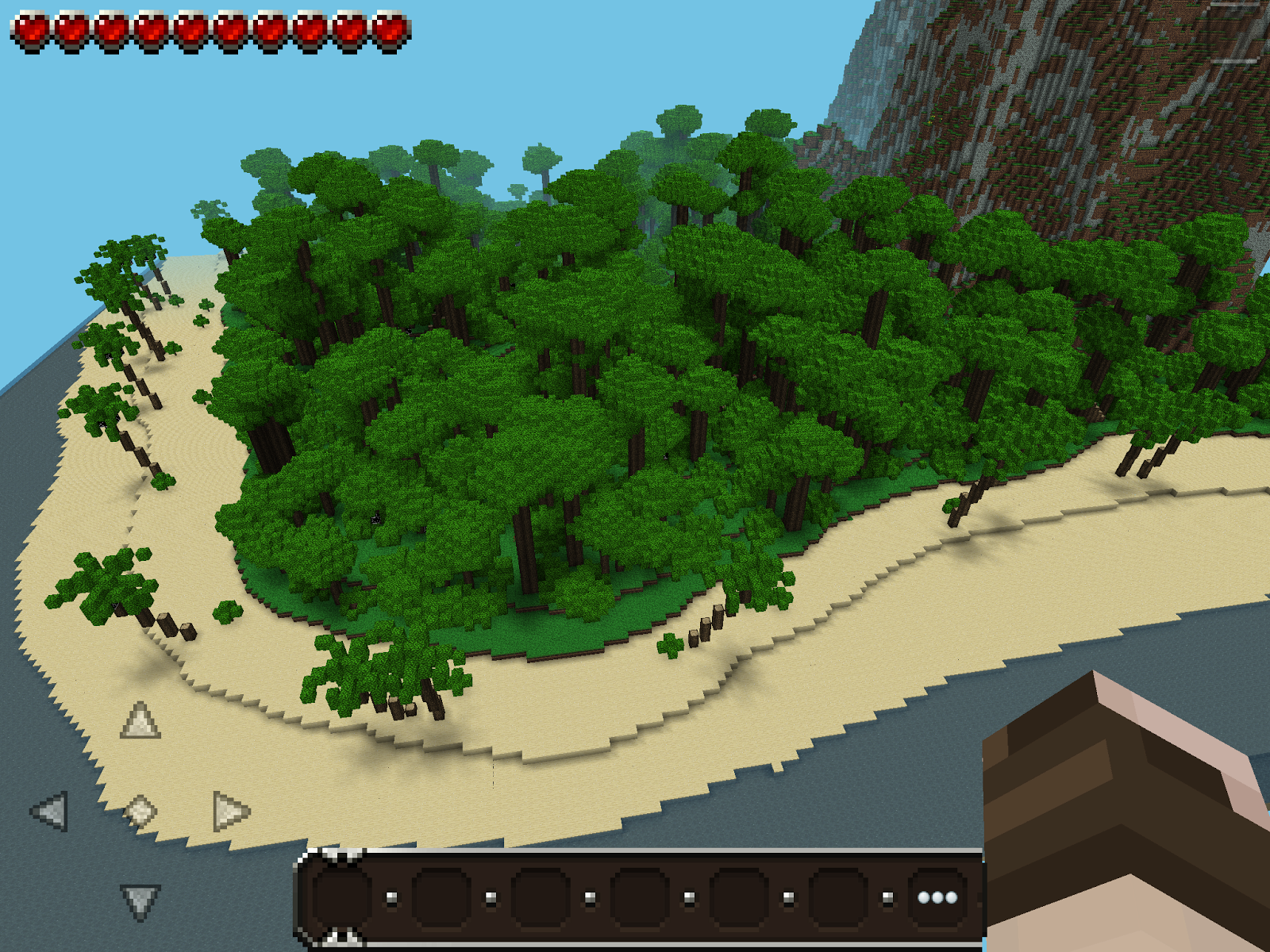This screenshot has width=1270, height=952.
Task: Open the extra inventory slots with the three-dot button
Action: click(937, 896)
